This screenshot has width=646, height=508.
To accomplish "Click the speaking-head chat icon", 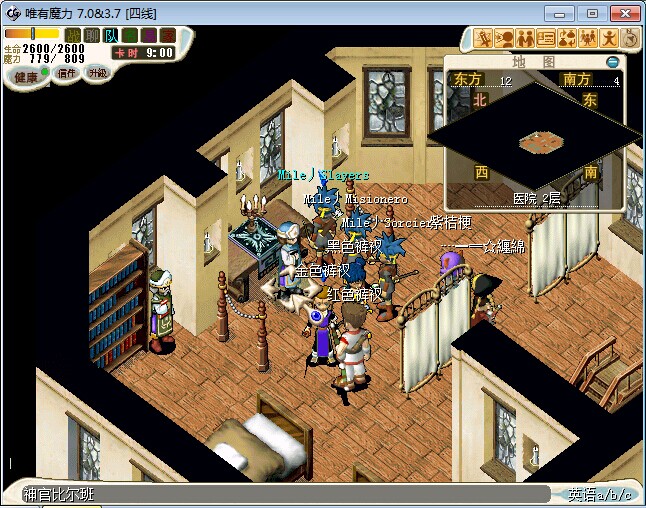I will 505,39.
